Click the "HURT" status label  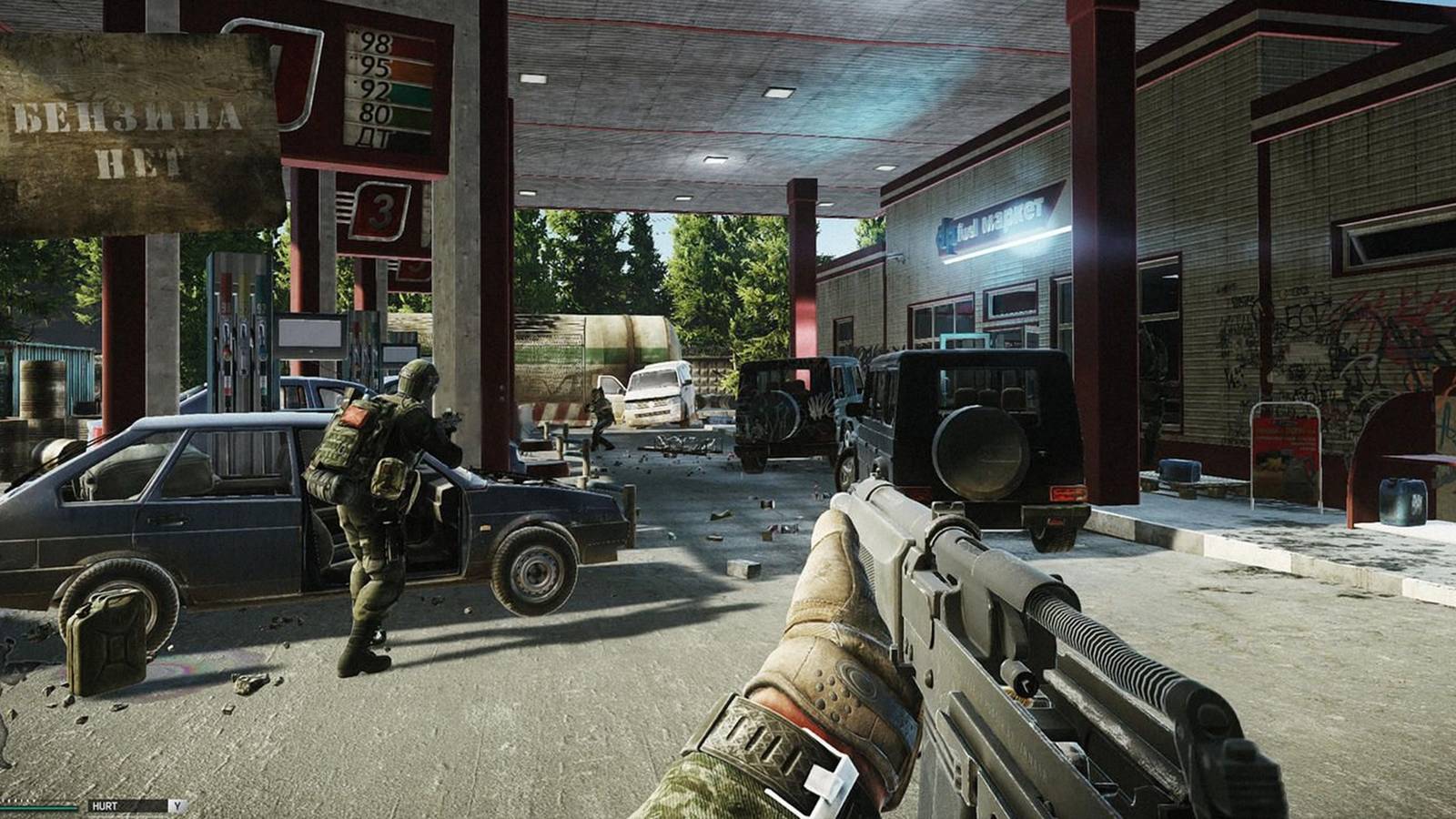pos(103,806)
